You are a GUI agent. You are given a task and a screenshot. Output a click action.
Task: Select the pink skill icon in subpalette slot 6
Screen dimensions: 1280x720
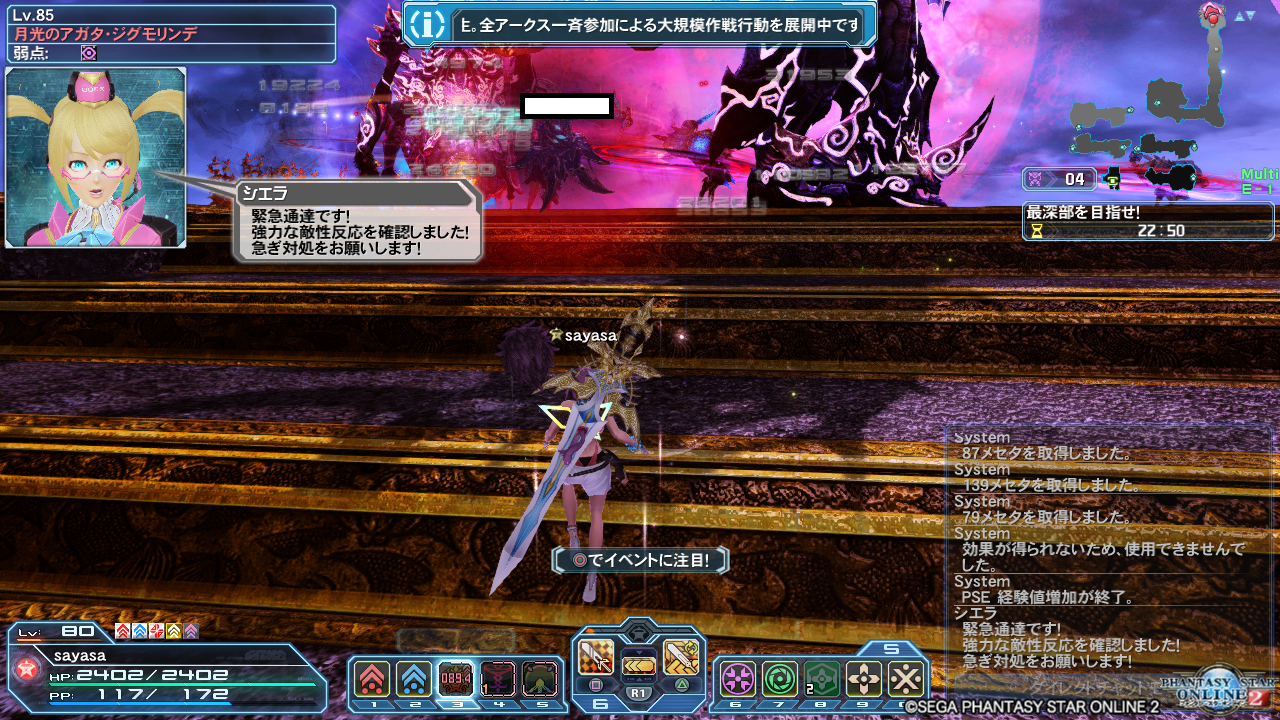[737, 677]
